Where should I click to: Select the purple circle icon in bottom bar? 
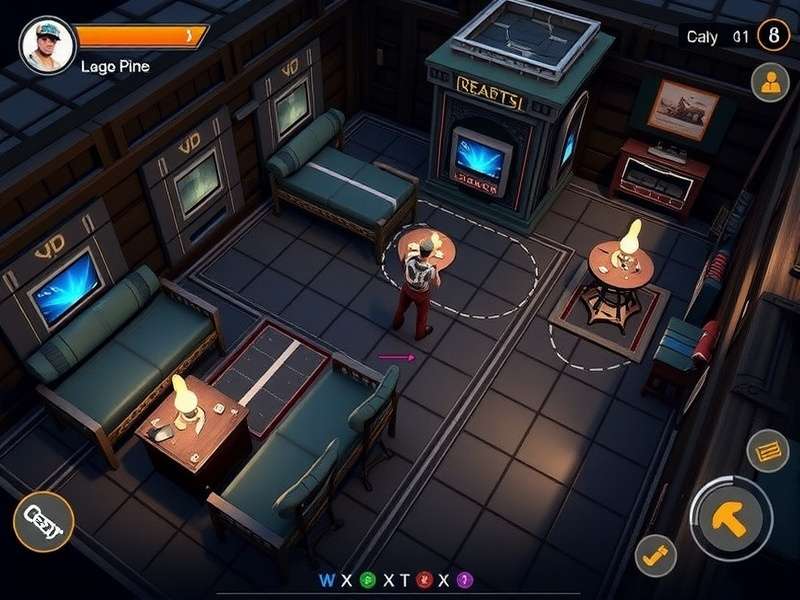click(x=463, y=580)
